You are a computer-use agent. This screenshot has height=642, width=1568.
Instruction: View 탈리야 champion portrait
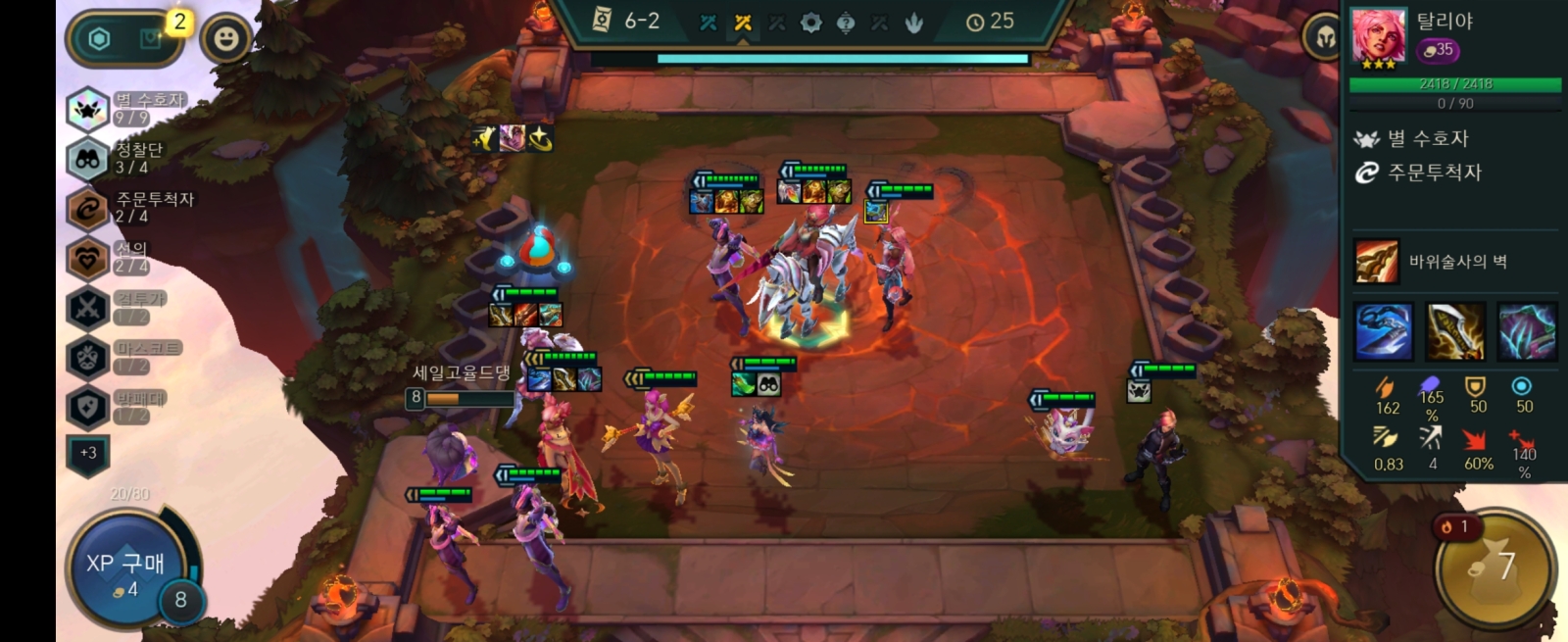(1379, 36)
